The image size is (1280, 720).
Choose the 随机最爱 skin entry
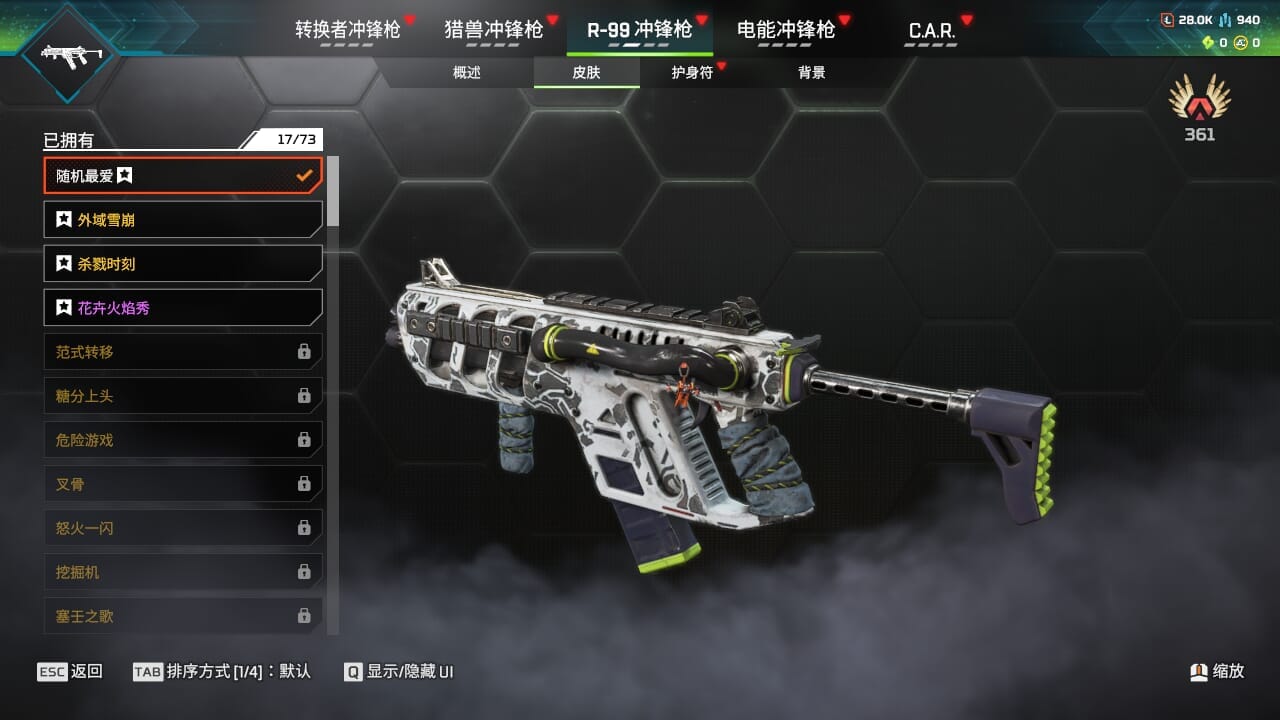183,176
